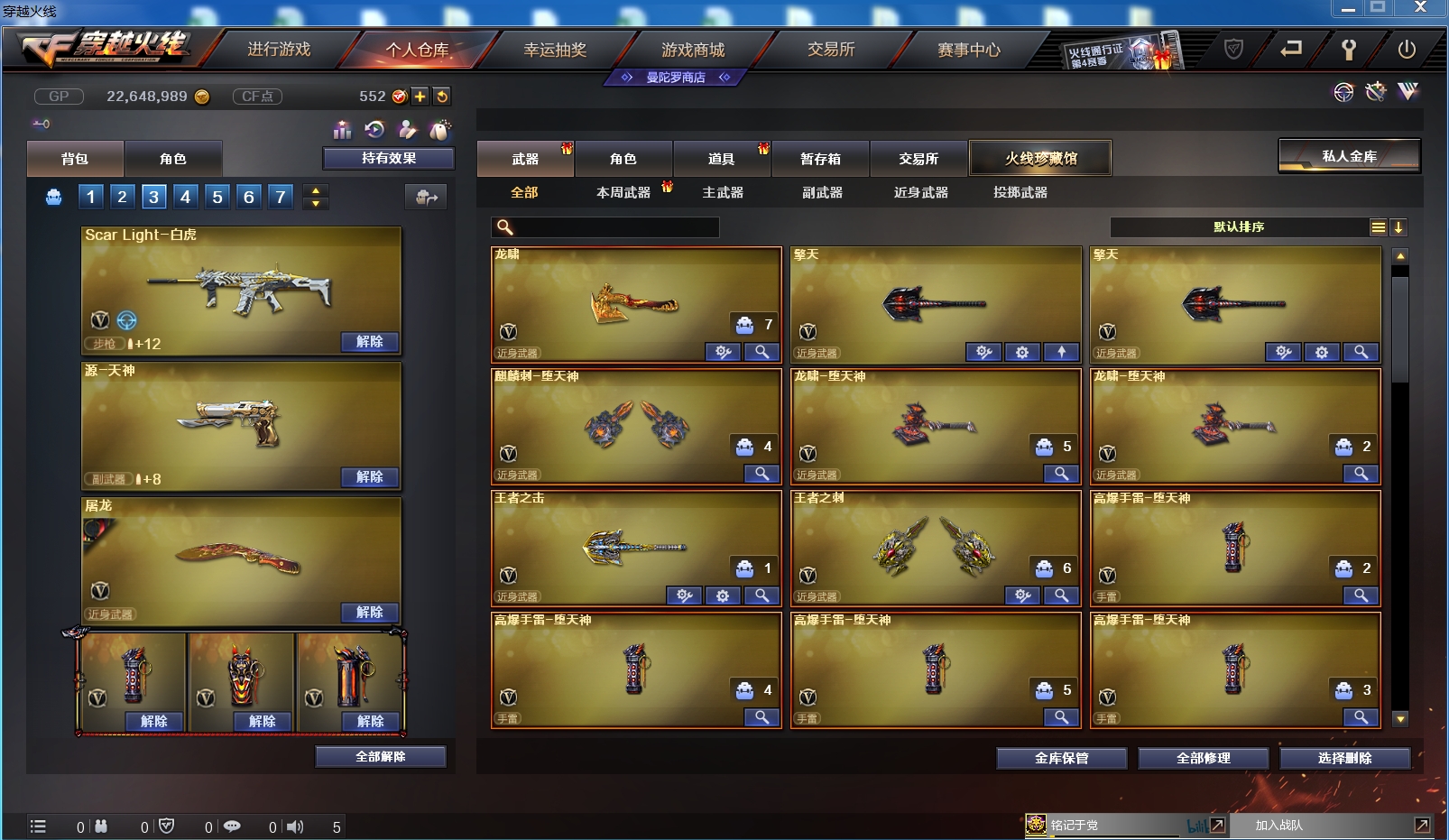Click the battle stats bar chart icon

tap(342, 132)
